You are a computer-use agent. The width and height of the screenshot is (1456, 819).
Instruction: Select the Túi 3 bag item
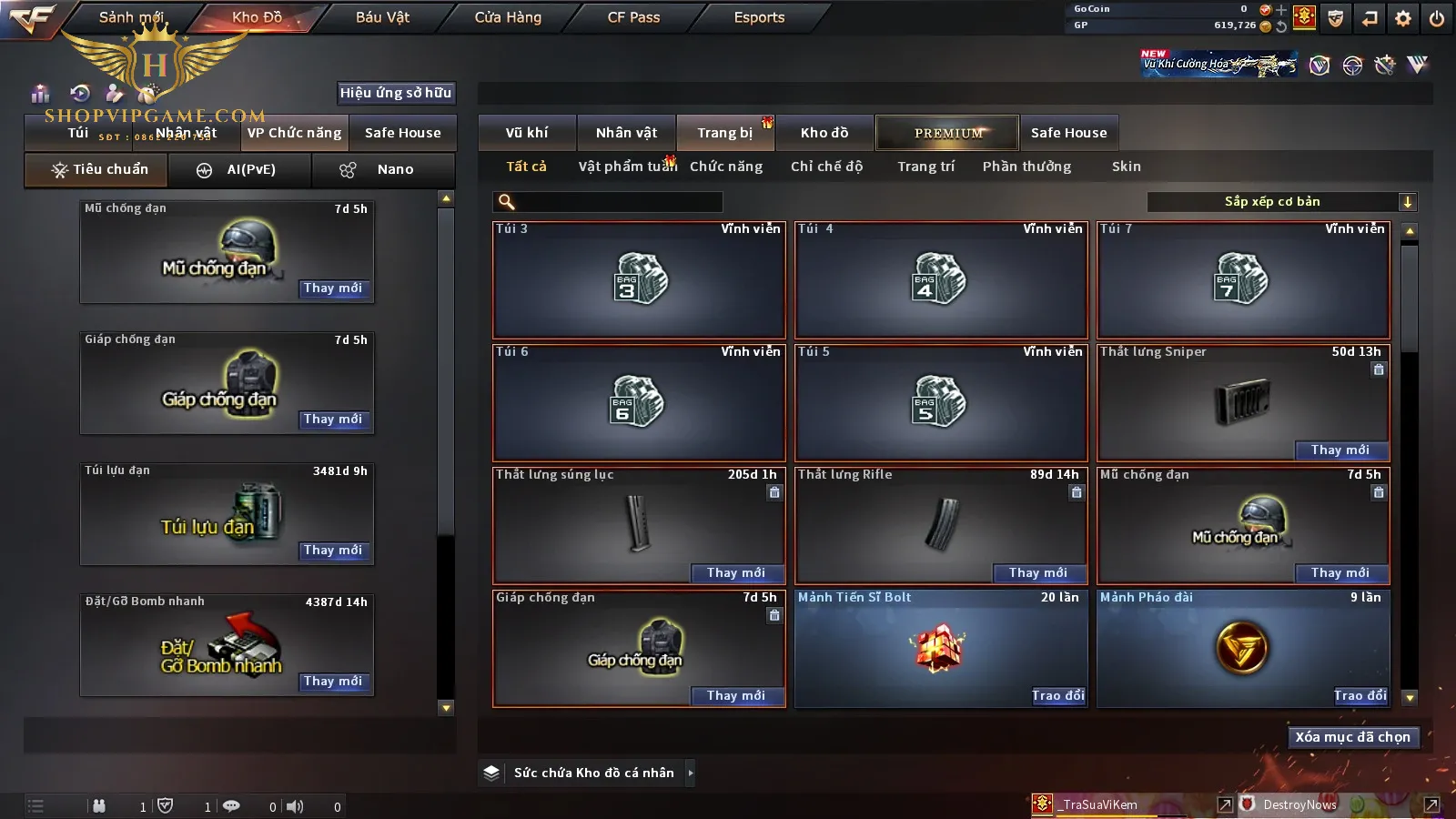(639, 279)
